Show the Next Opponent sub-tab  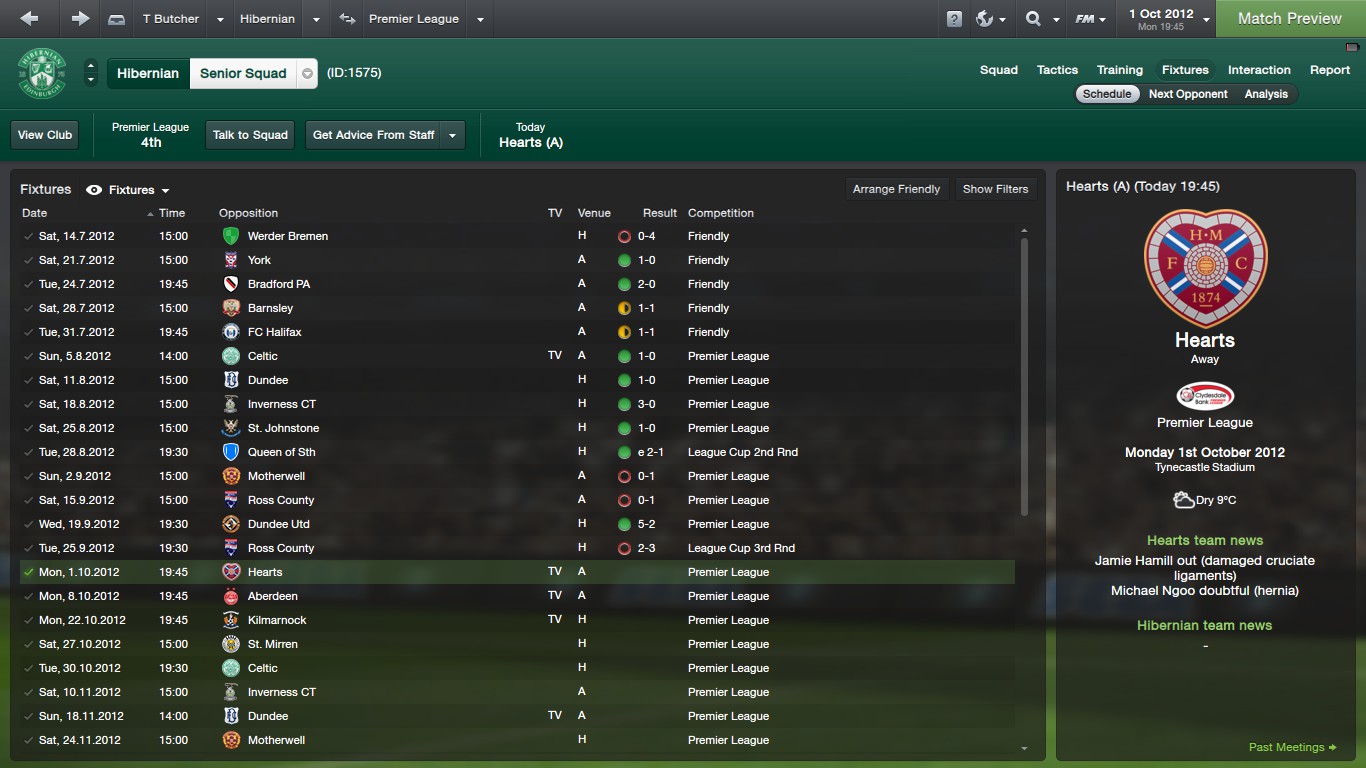1188,94
